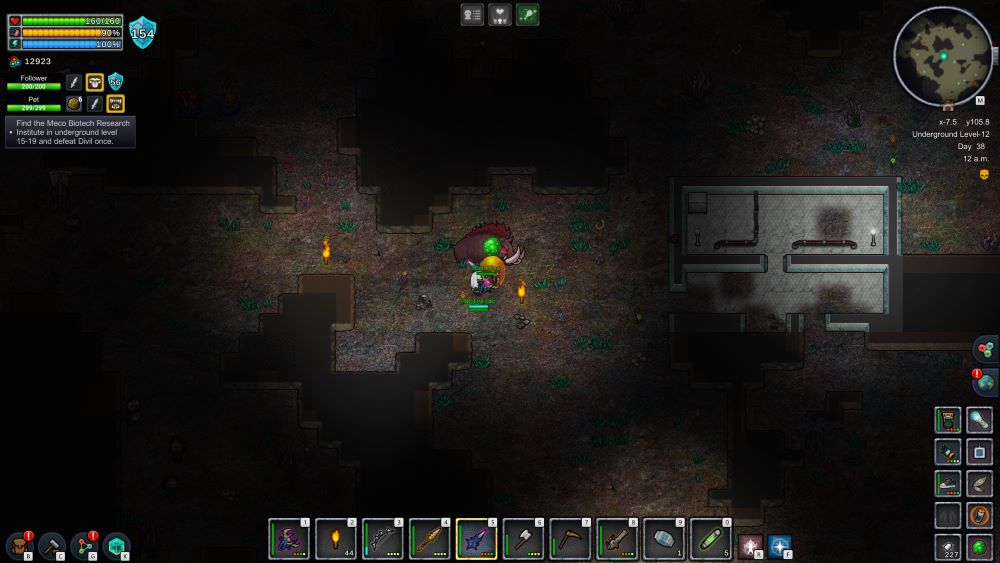Open the circular minimap

[x=943, y=56]
